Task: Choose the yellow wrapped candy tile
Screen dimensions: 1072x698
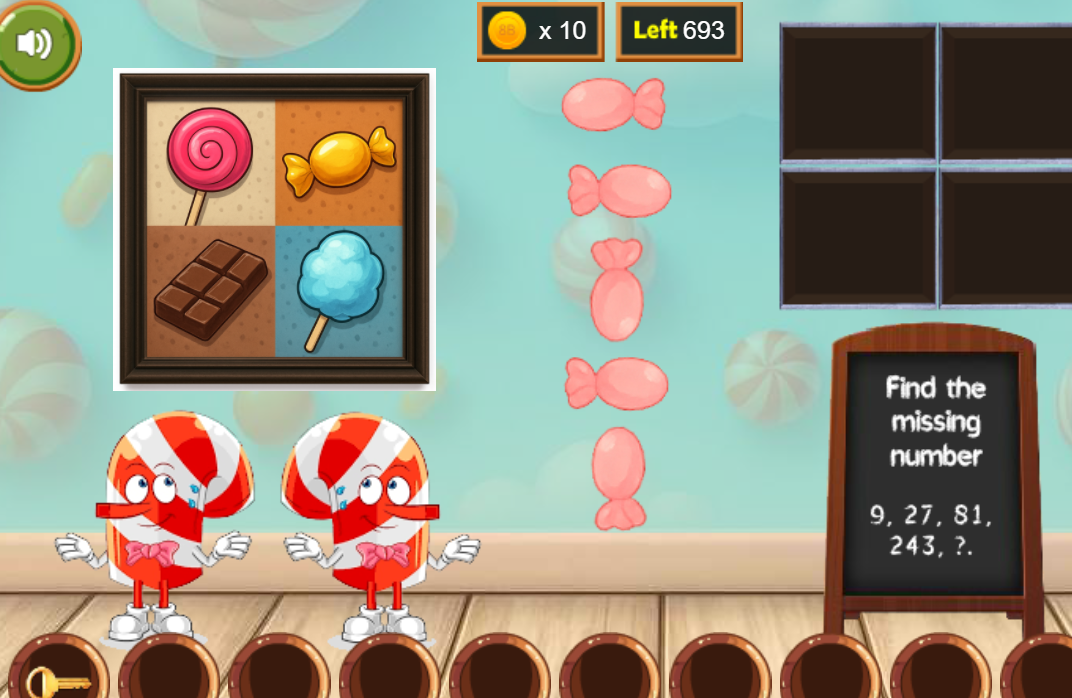Action: 339,161
